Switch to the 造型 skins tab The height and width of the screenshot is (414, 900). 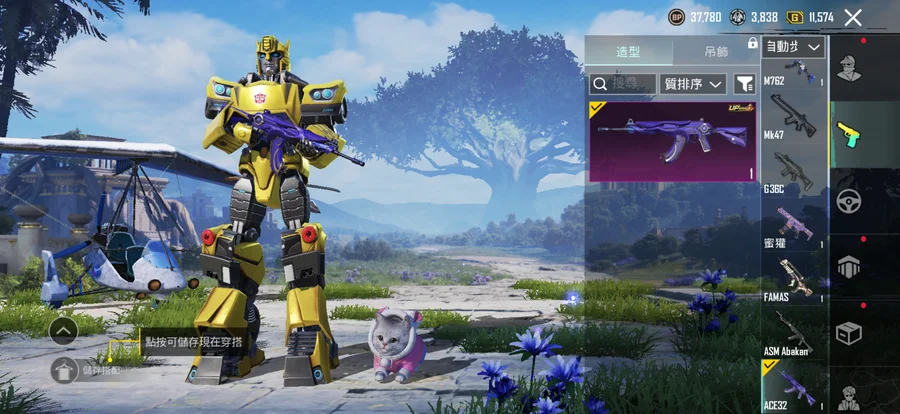coord(628,52)
